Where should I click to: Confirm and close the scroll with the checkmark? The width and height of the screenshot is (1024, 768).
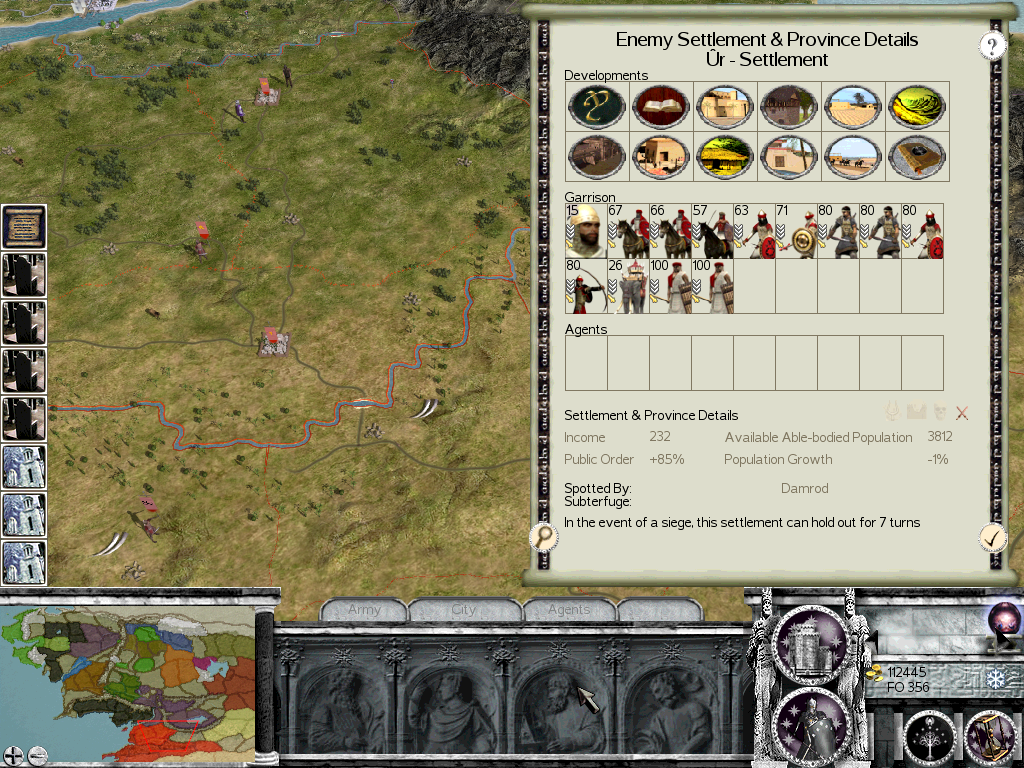point(991,538)
